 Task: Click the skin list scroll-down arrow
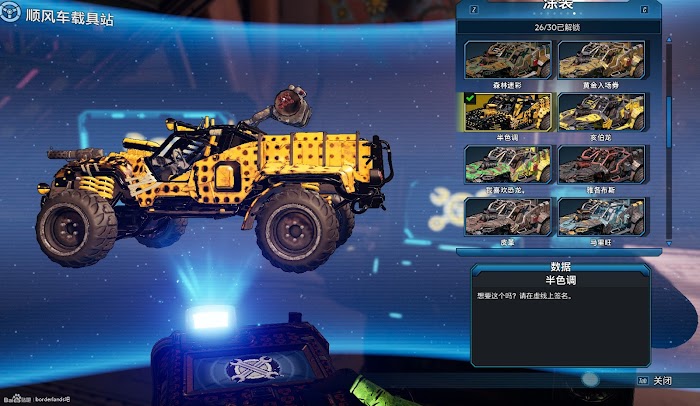[x=668, y=242]
